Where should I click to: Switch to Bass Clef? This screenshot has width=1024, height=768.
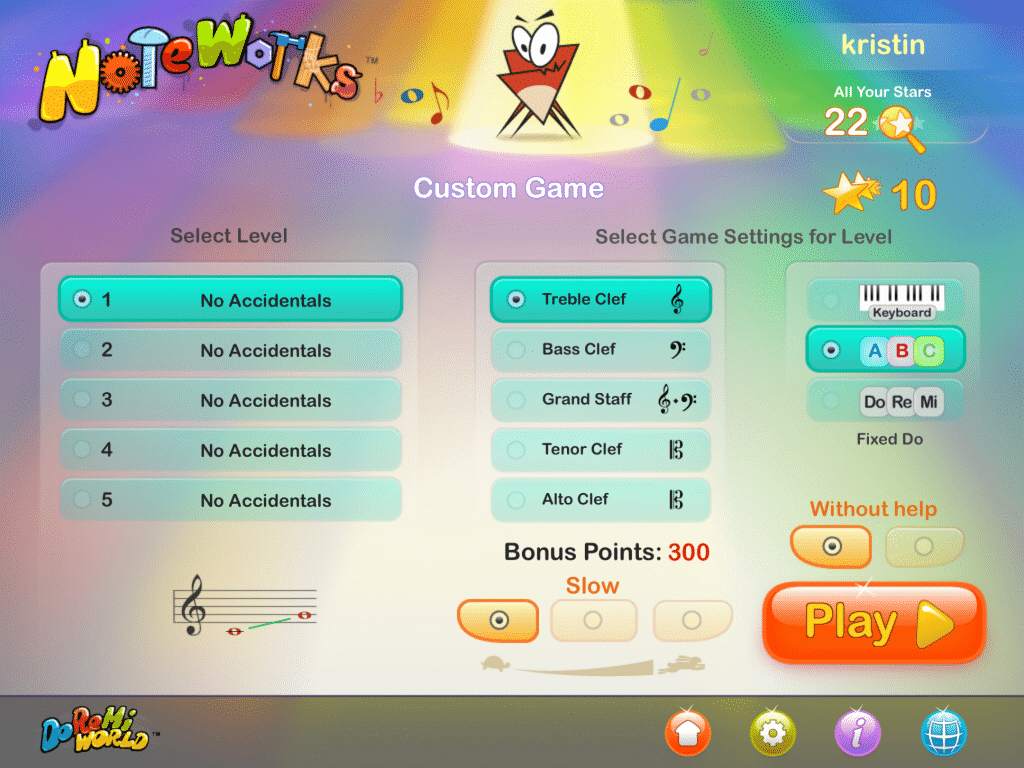(600, 349)
